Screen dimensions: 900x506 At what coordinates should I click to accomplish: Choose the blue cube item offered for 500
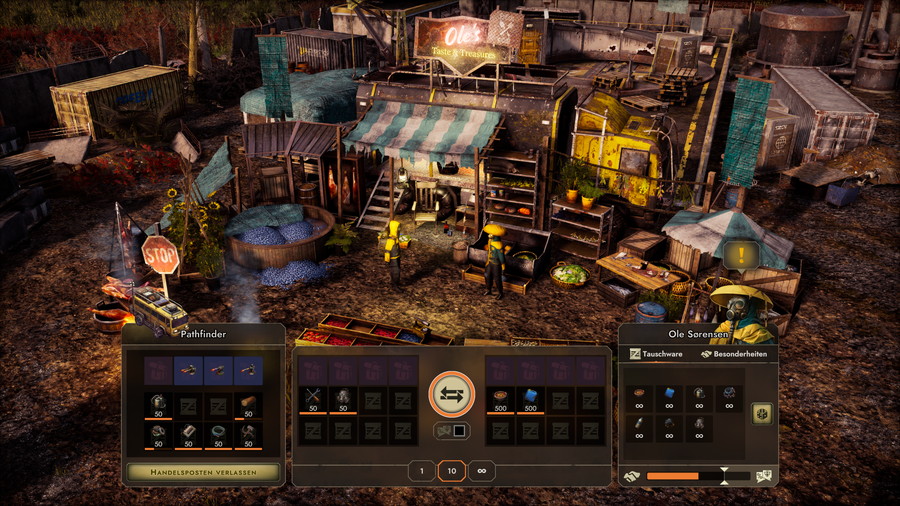coord(531,399)
